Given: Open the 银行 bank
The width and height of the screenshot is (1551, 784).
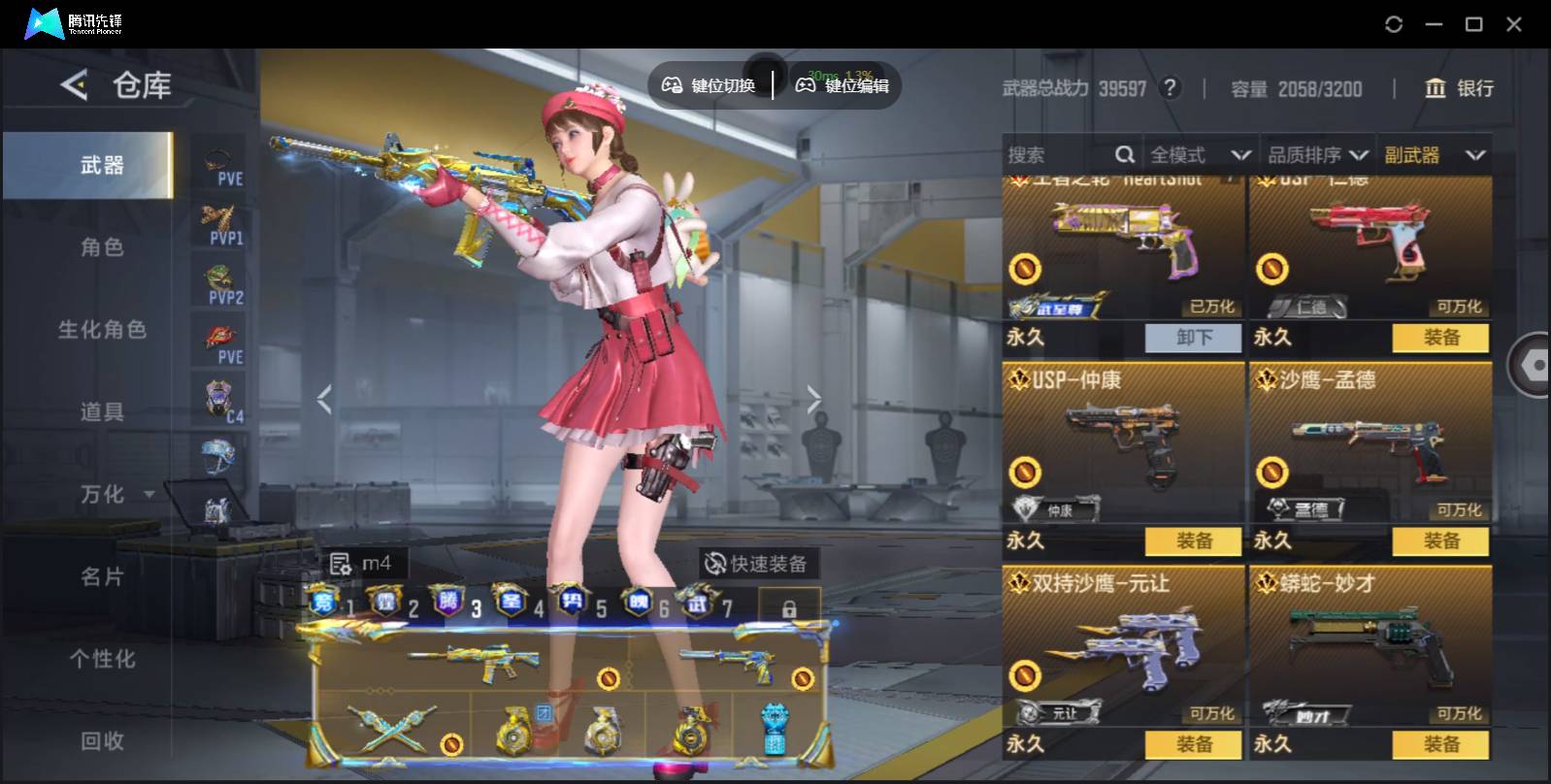Looking at the screenshot, I should [1459, 88].
